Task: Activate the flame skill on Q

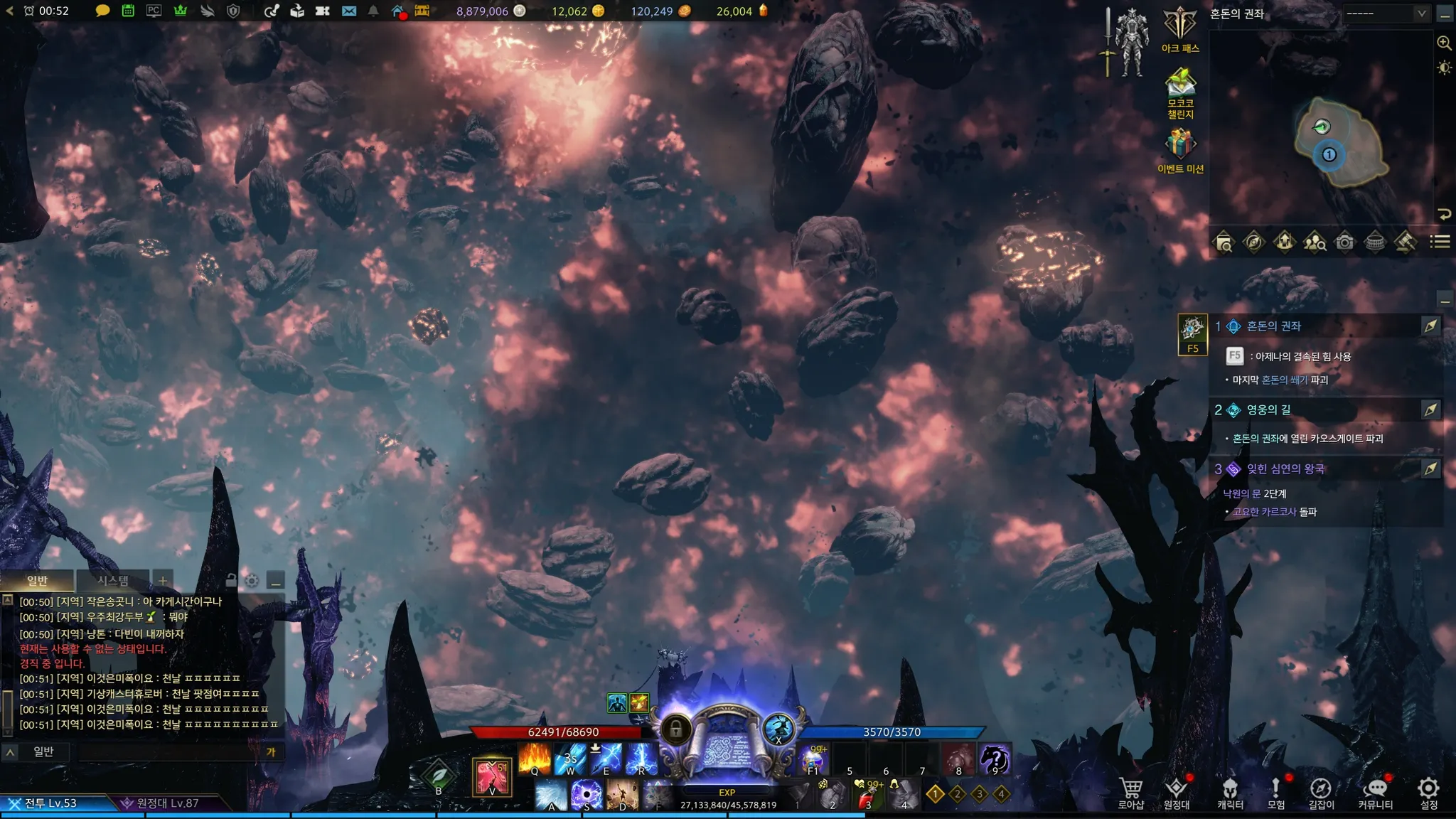Action: [x=535, y=759]
